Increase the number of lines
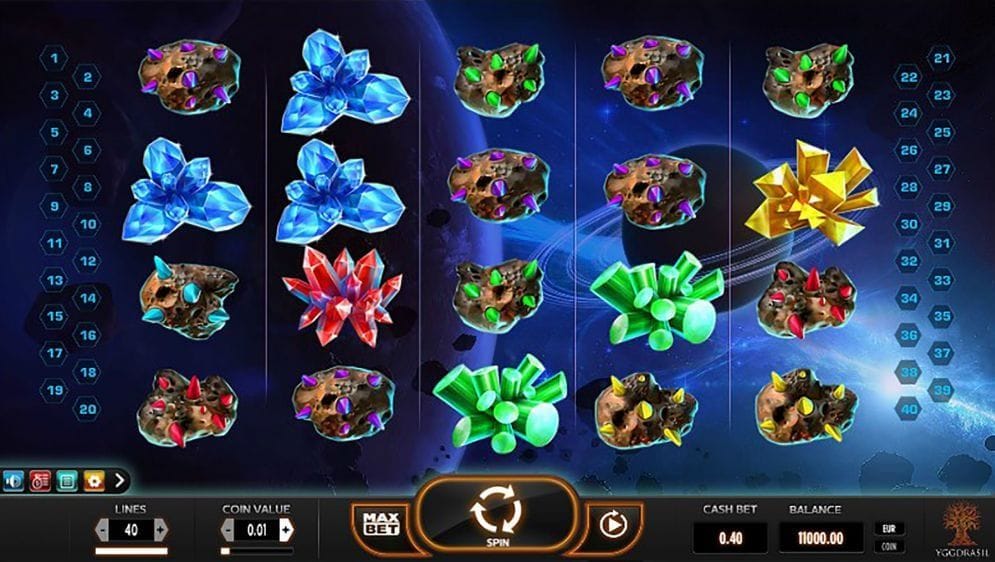The height and width of the screenshot is (562, 995). (161, 529)
